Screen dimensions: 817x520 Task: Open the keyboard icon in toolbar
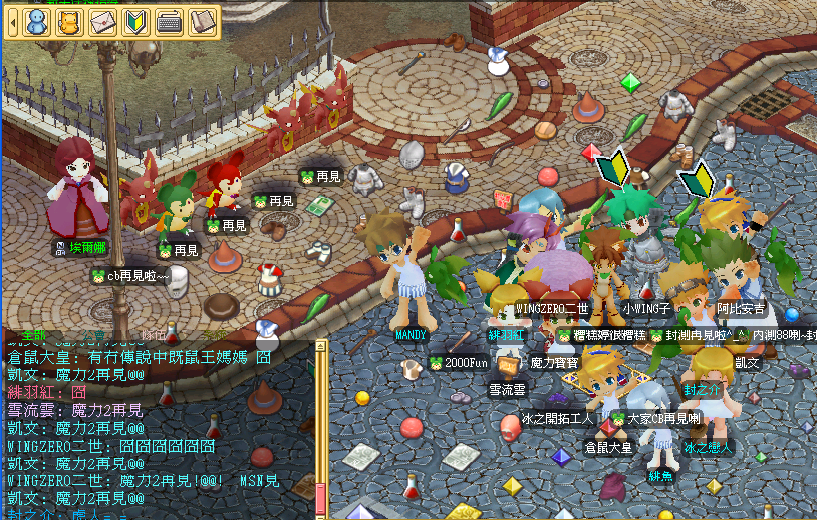point(168,22)
